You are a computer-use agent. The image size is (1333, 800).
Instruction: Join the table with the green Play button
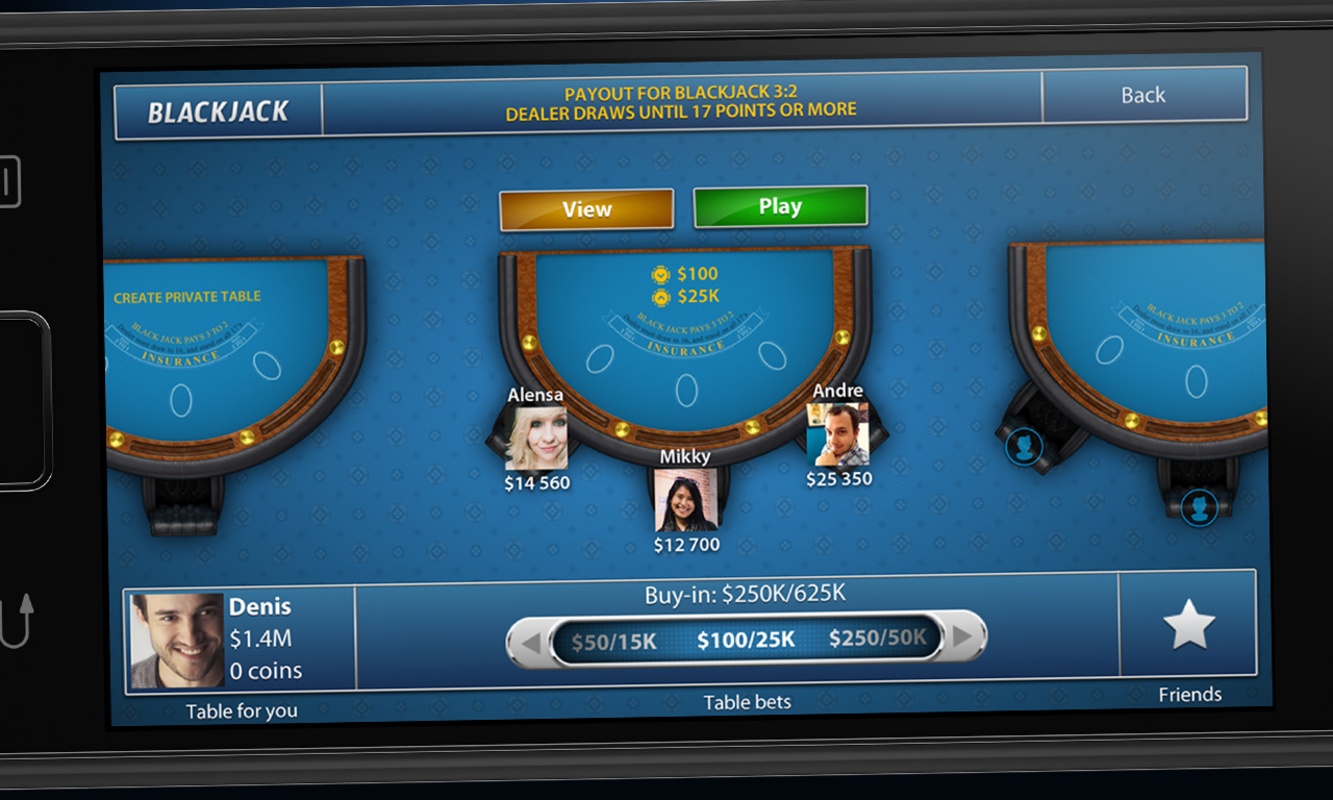[x=780, y=207]
